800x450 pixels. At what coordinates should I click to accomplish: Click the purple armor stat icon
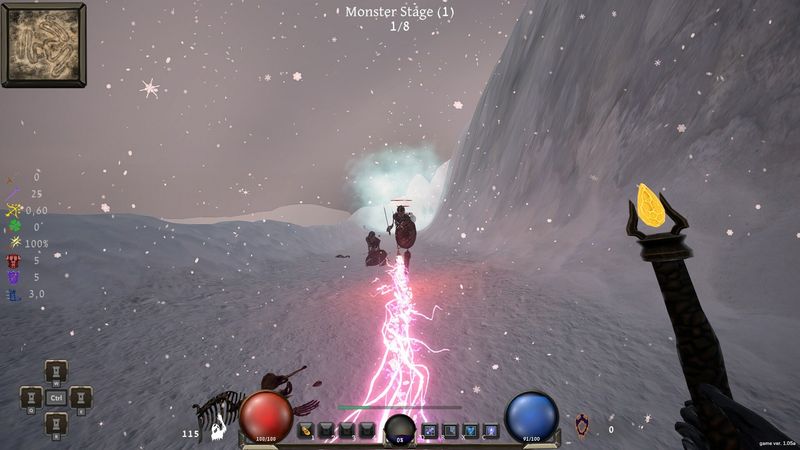[x=14, y=277]
